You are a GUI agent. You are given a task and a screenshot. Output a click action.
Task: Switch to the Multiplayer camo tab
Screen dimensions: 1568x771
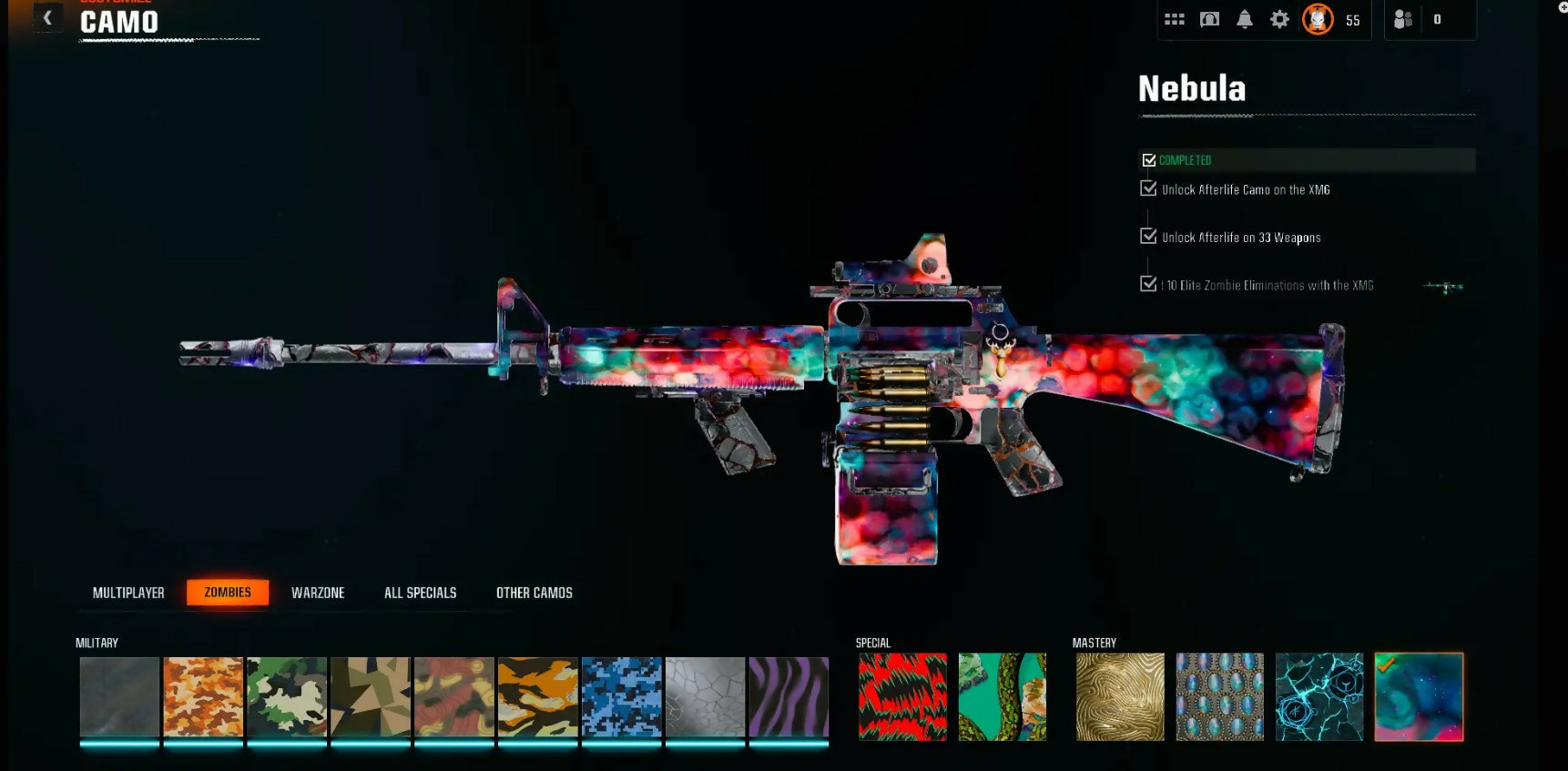click(x=128, y=593)
